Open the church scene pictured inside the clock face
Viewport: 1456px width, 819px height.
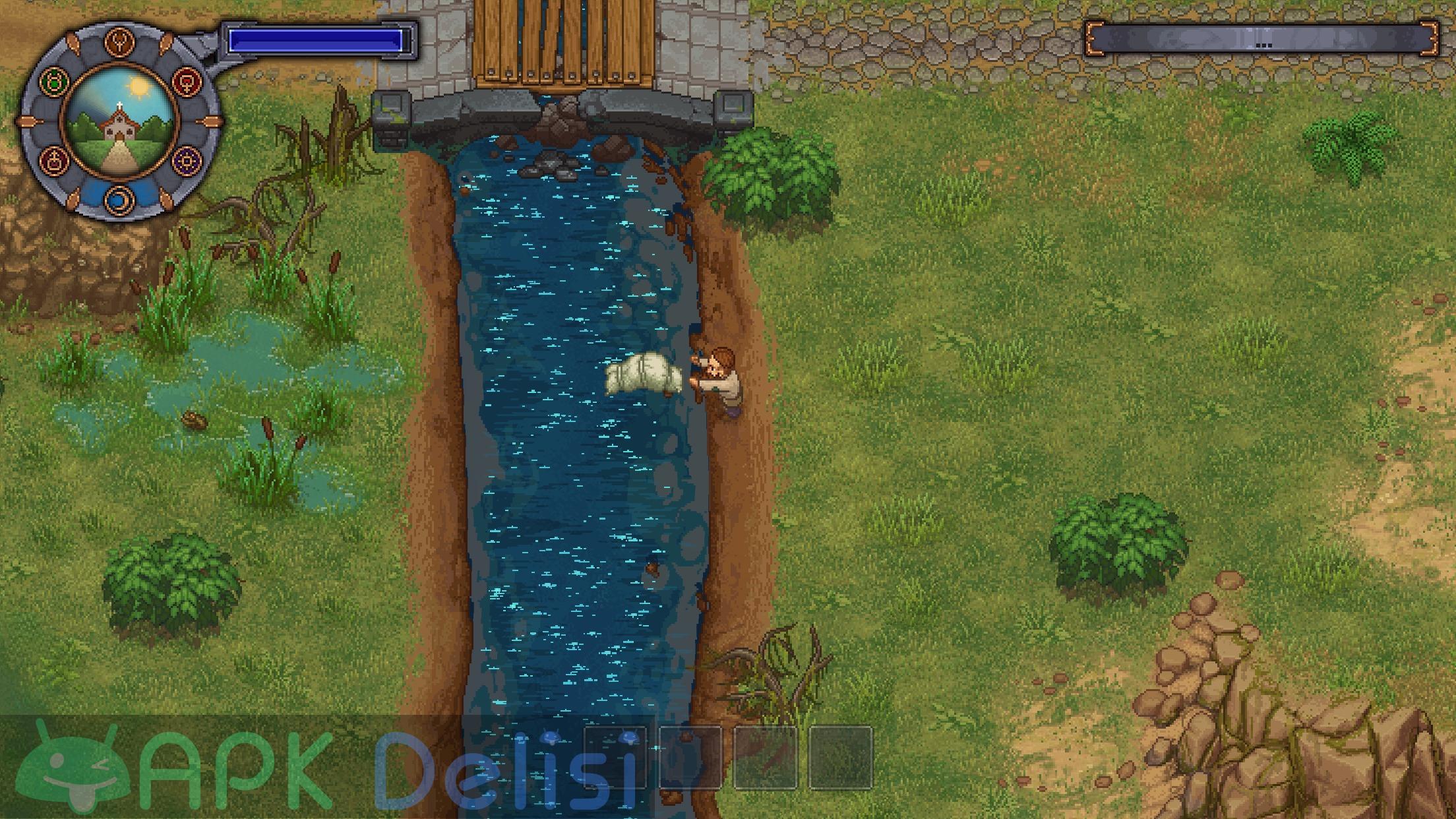[119, 122]
